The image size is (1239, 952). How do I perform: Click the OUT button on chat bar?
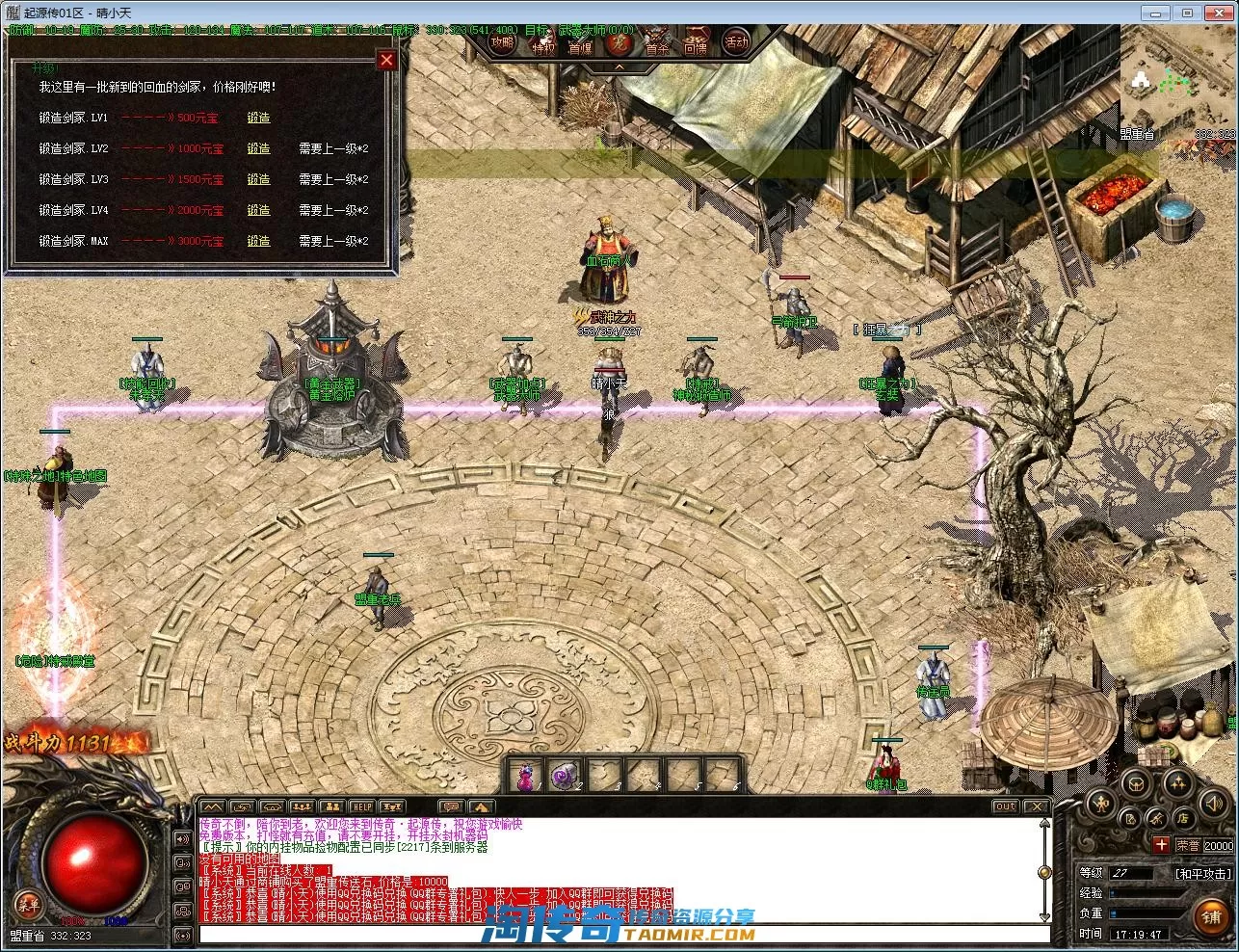[1005, 807]
